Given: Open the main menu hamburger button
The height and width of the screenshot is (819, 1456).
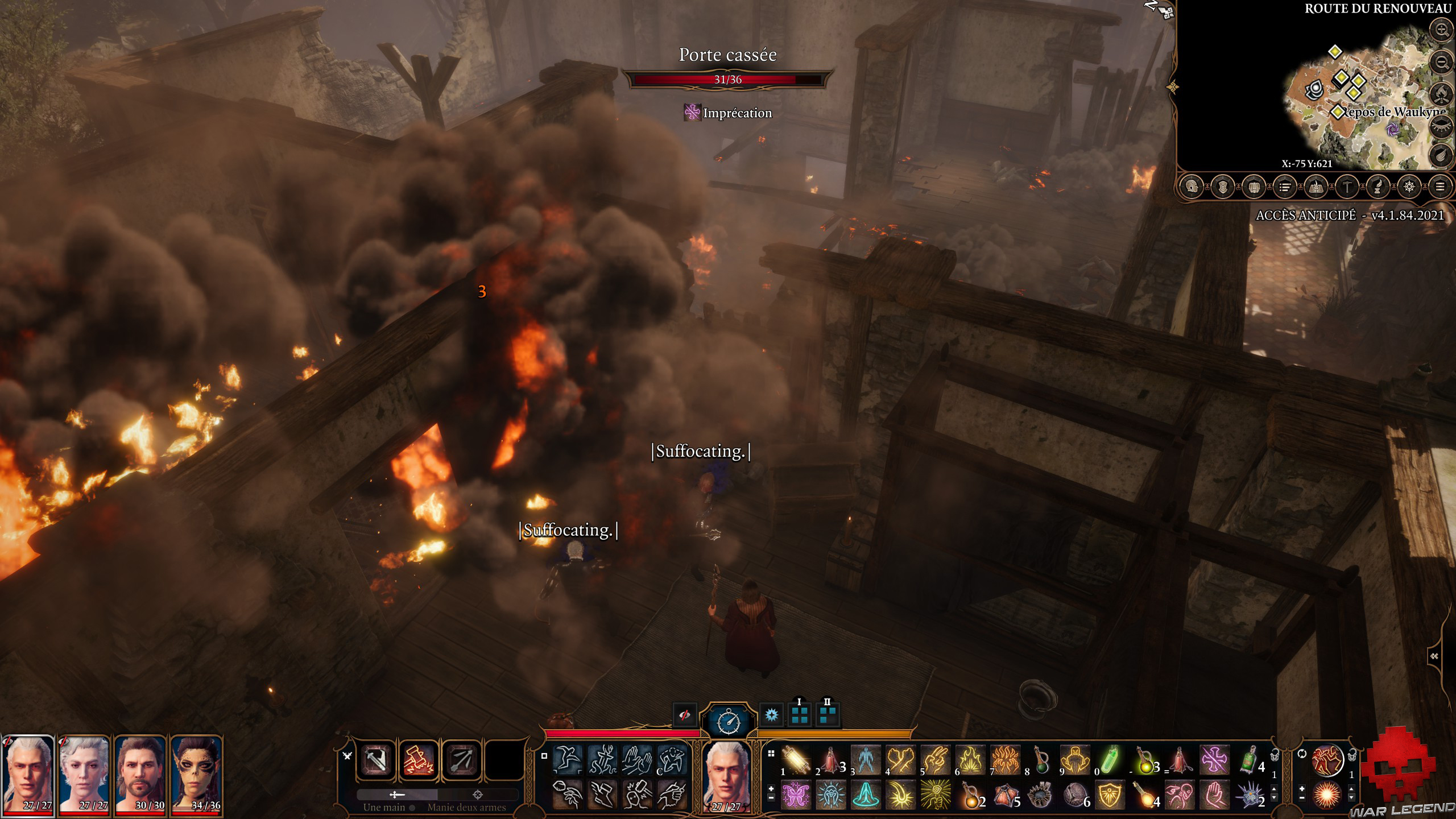Looking at the screenshot, I should click(x=1440, y=187).
